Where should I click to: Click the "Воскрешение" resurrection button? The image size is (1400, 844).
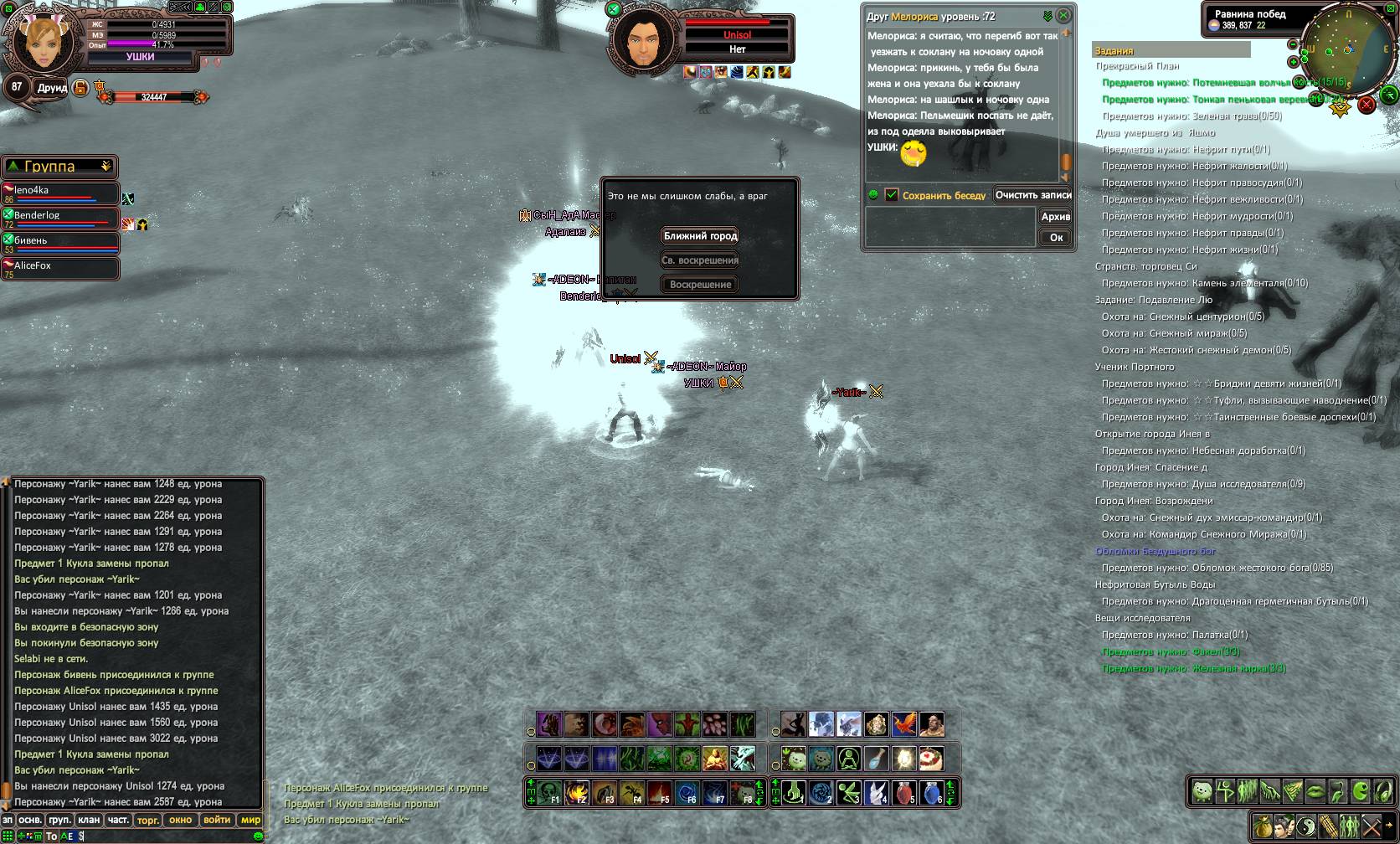tap(700, 285)
